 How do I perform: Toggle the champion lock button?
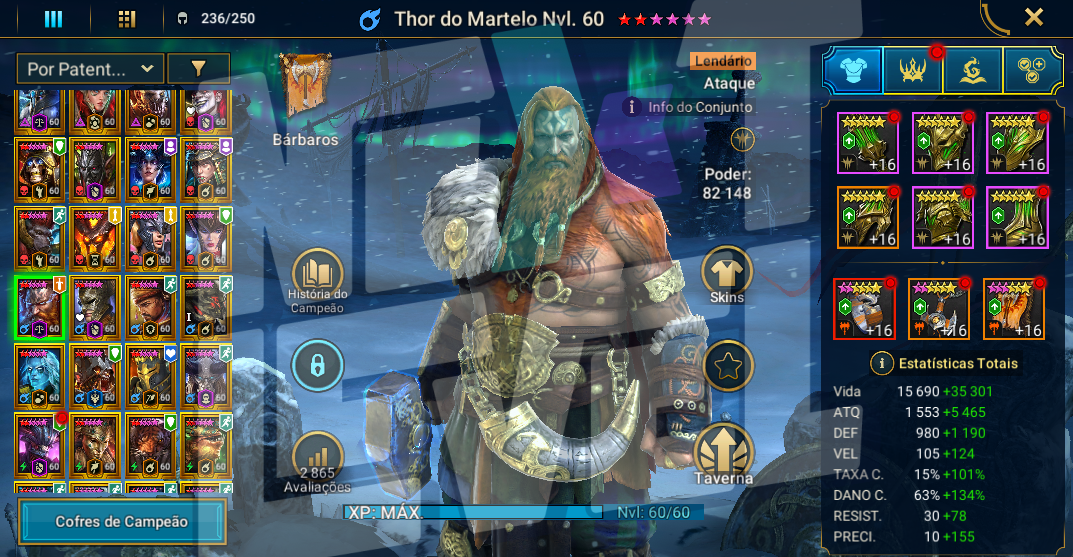coord(317,365)
